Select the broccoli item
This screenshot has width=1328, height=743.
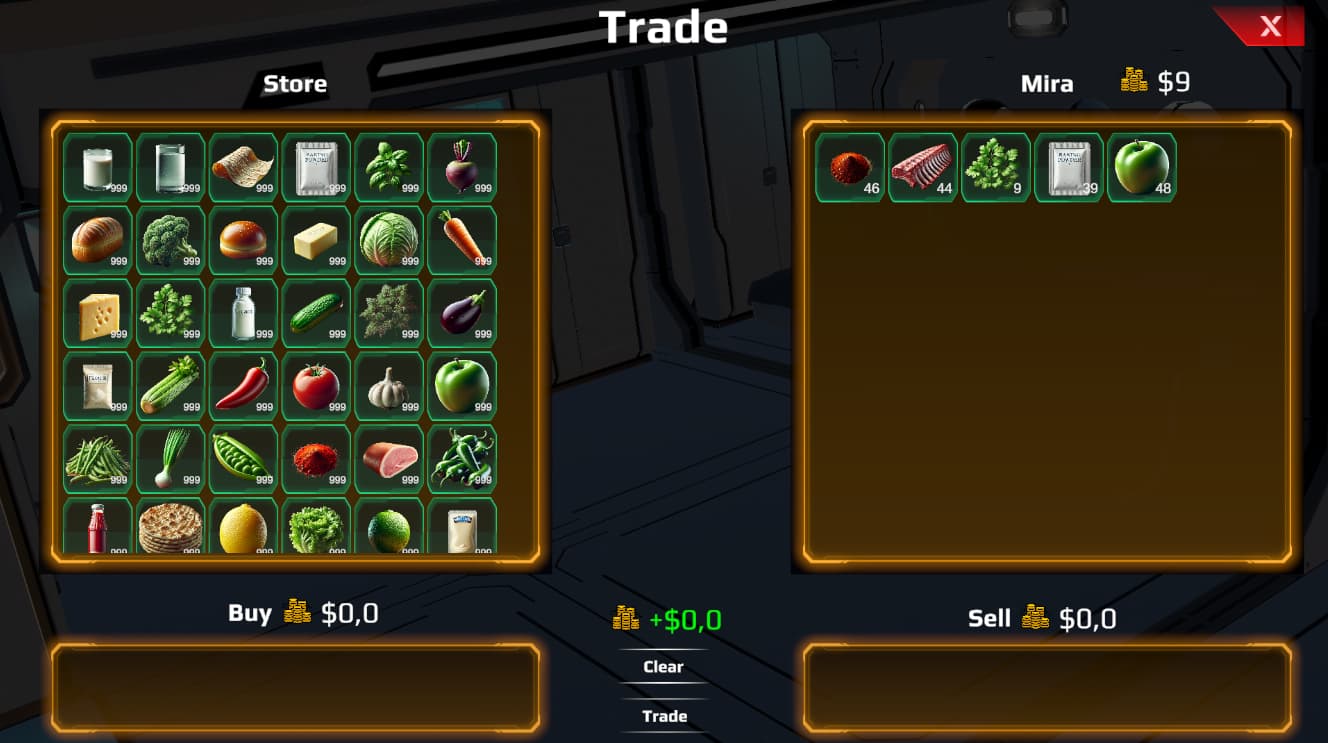pos(171,241)
